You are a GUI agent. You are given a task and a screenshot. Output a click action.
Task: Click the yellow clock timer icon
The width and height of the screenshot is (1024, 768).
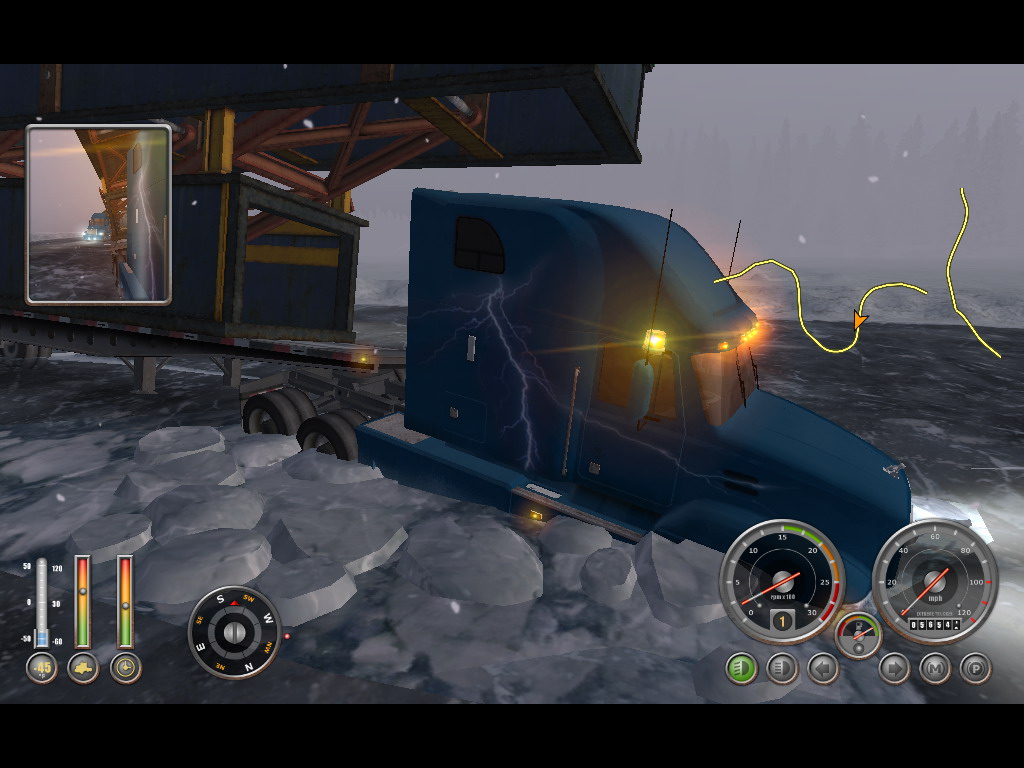click(125, 668)
